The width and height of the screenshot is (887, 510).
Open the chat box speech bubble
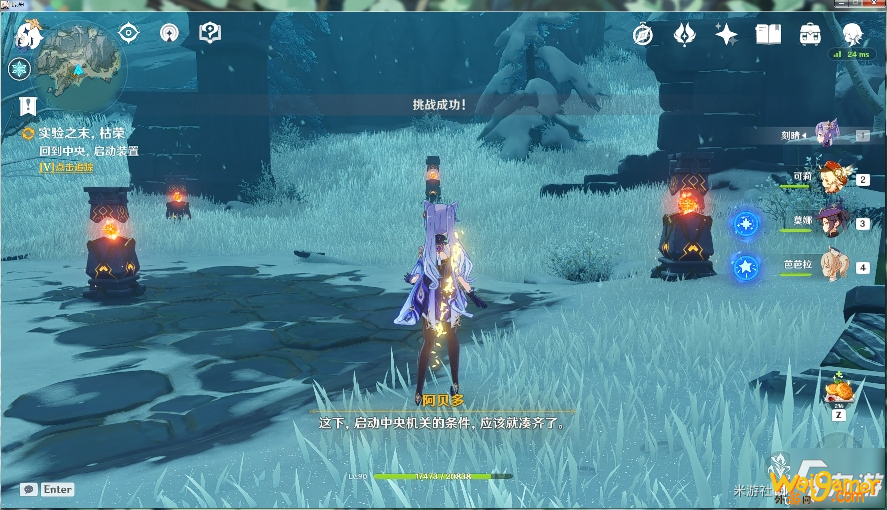pos(28,489)
